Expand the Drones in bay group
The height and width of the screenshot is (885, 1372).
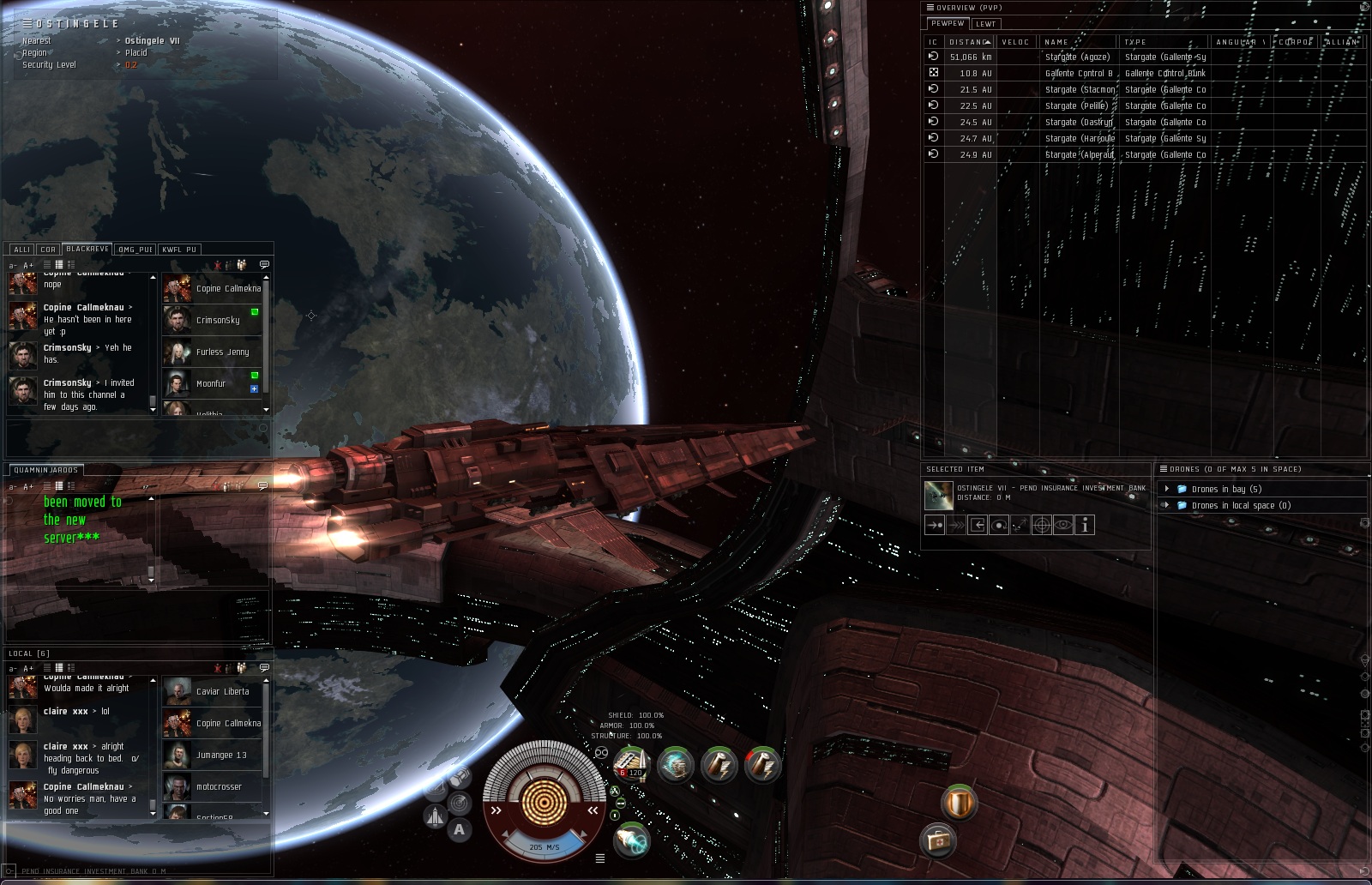(x=1167, y=489)
